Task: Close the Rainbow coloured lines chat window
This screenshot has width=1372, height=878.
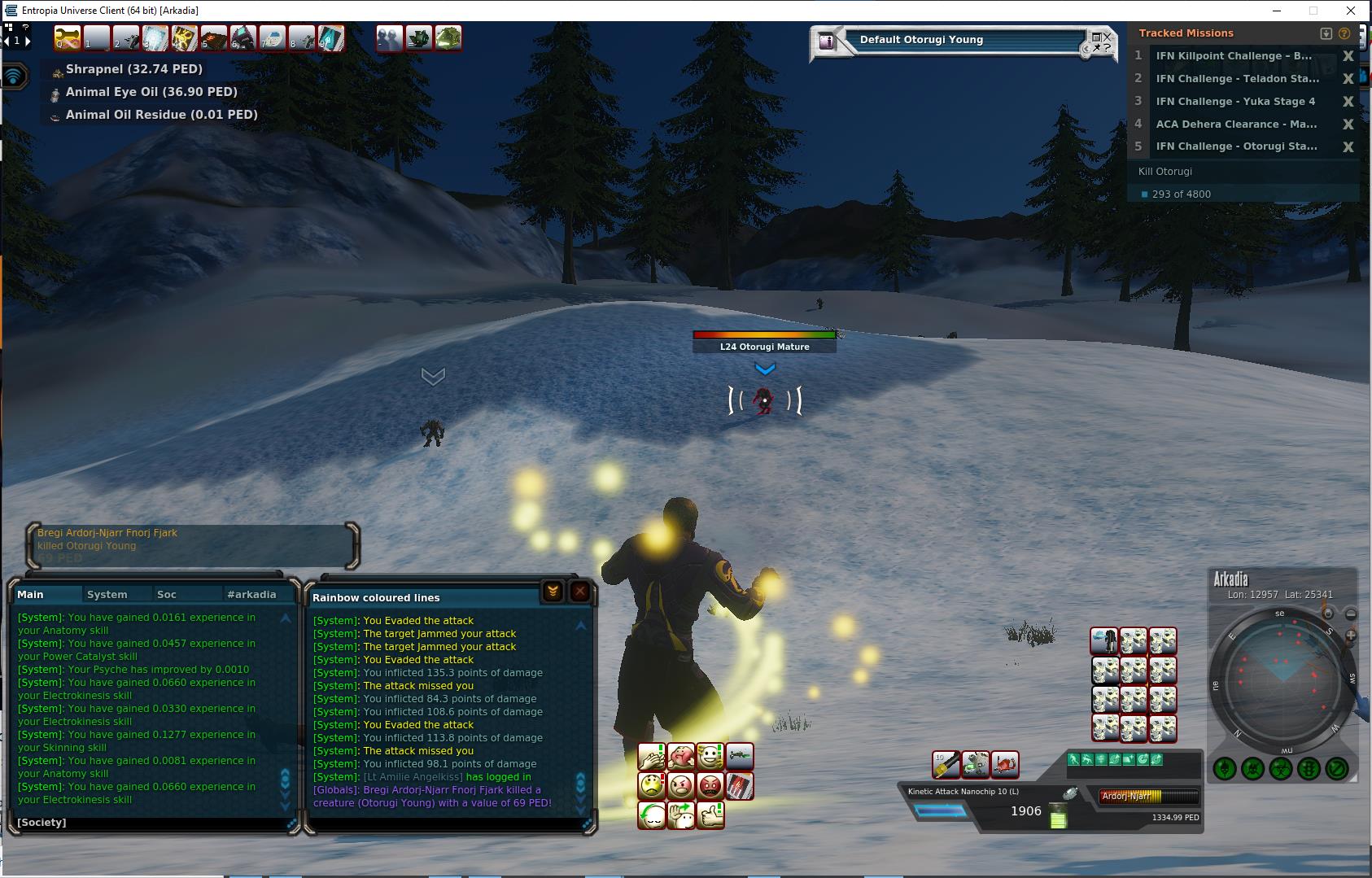Action: (579, 592)
